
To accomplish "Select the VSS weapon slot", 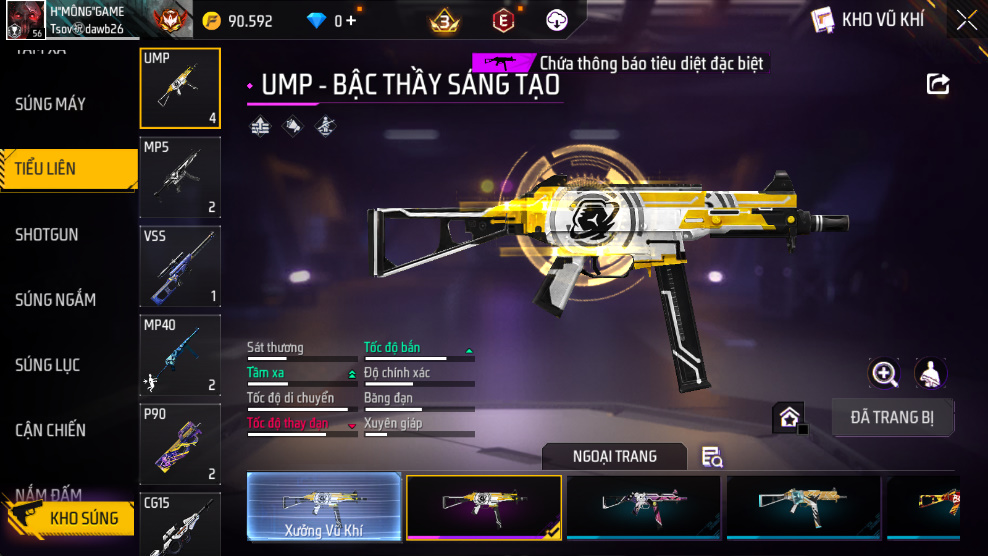I will pyautogui.click(x=180, y=266).
